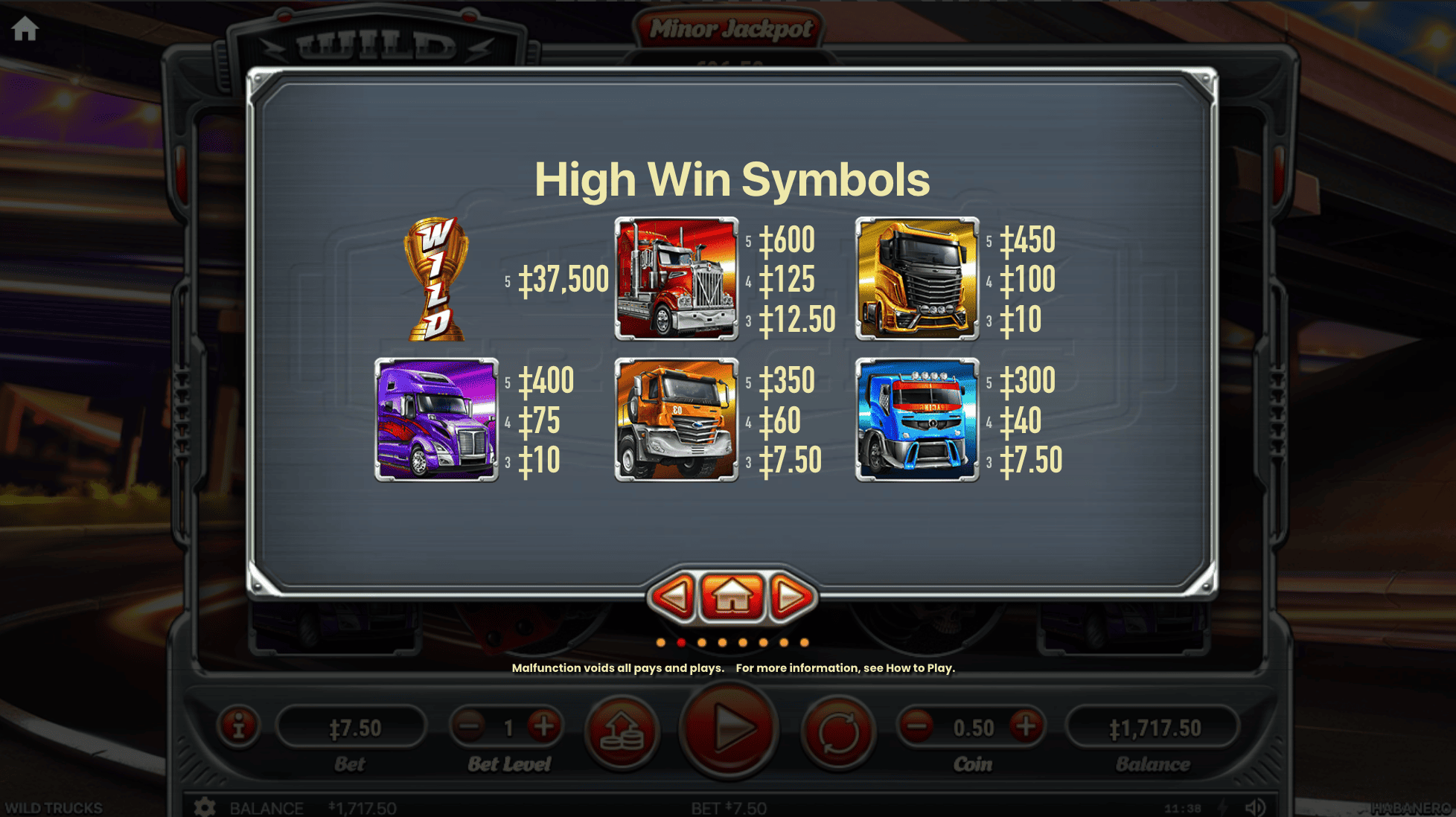Advance to the next paytable page

point(791,597)
